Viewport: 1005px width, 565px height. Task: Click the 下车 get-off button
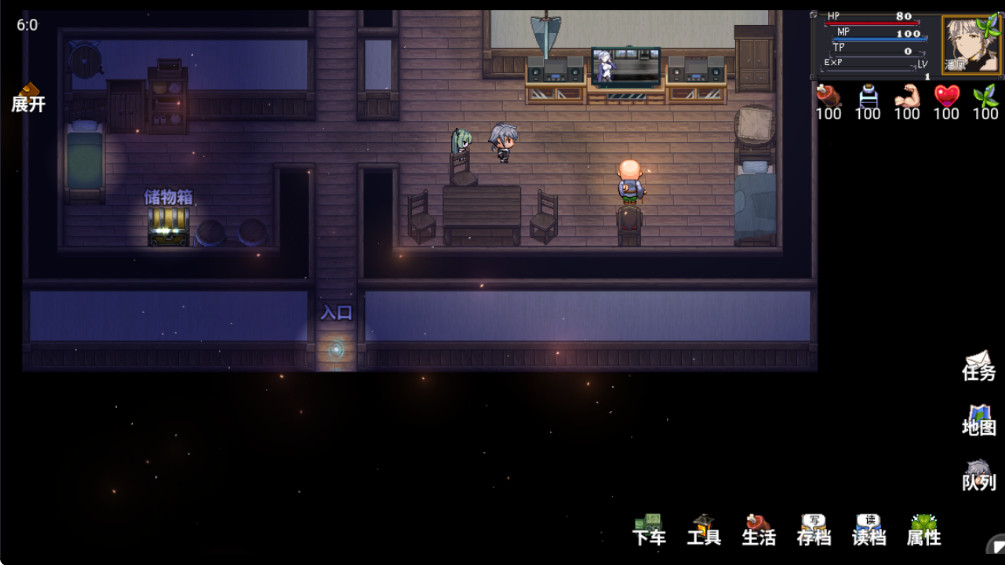point(649,530)
